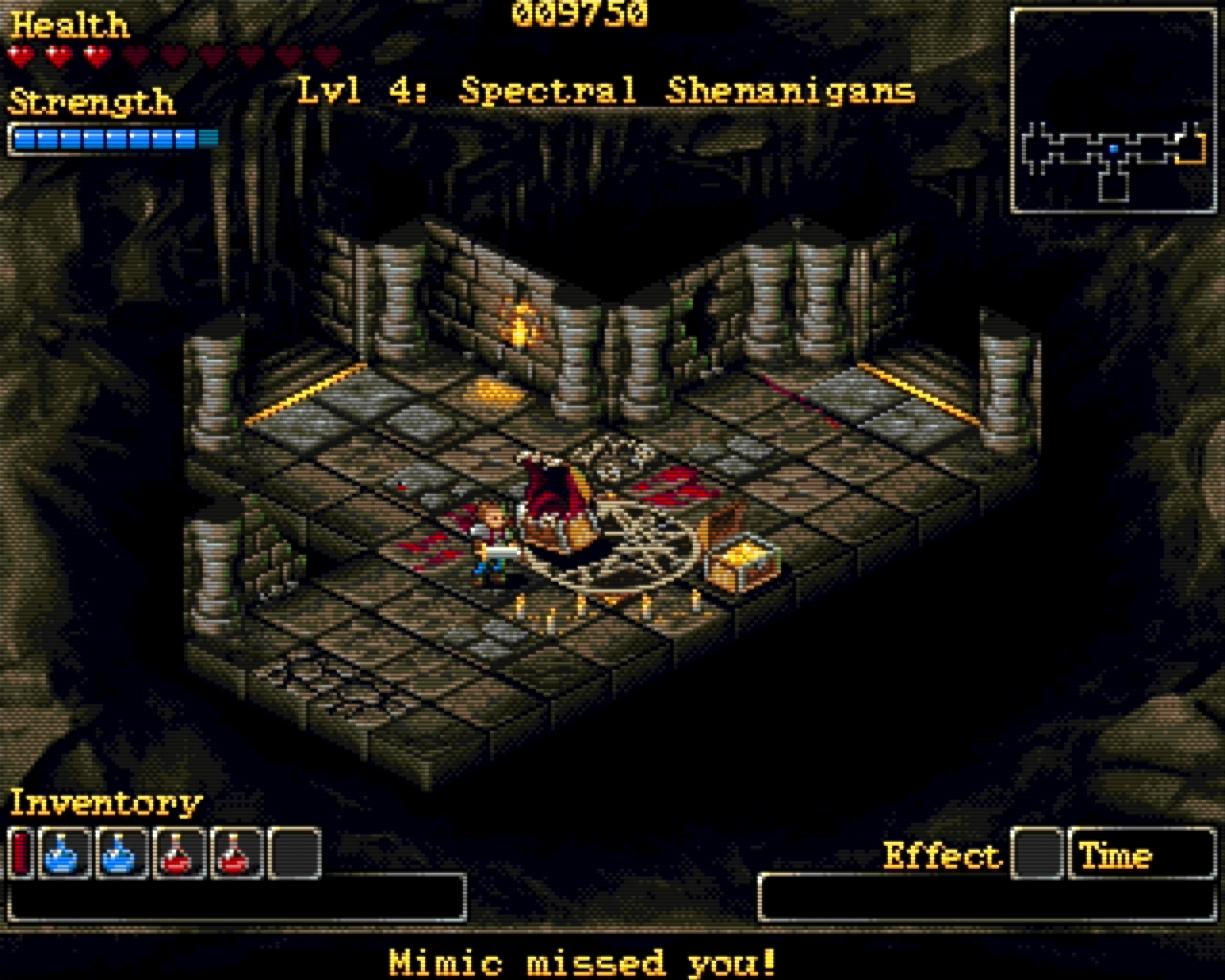The image size is (1225, 980).
Task: Click the dungeon minimap
Action: click(x=1113, y=112)
